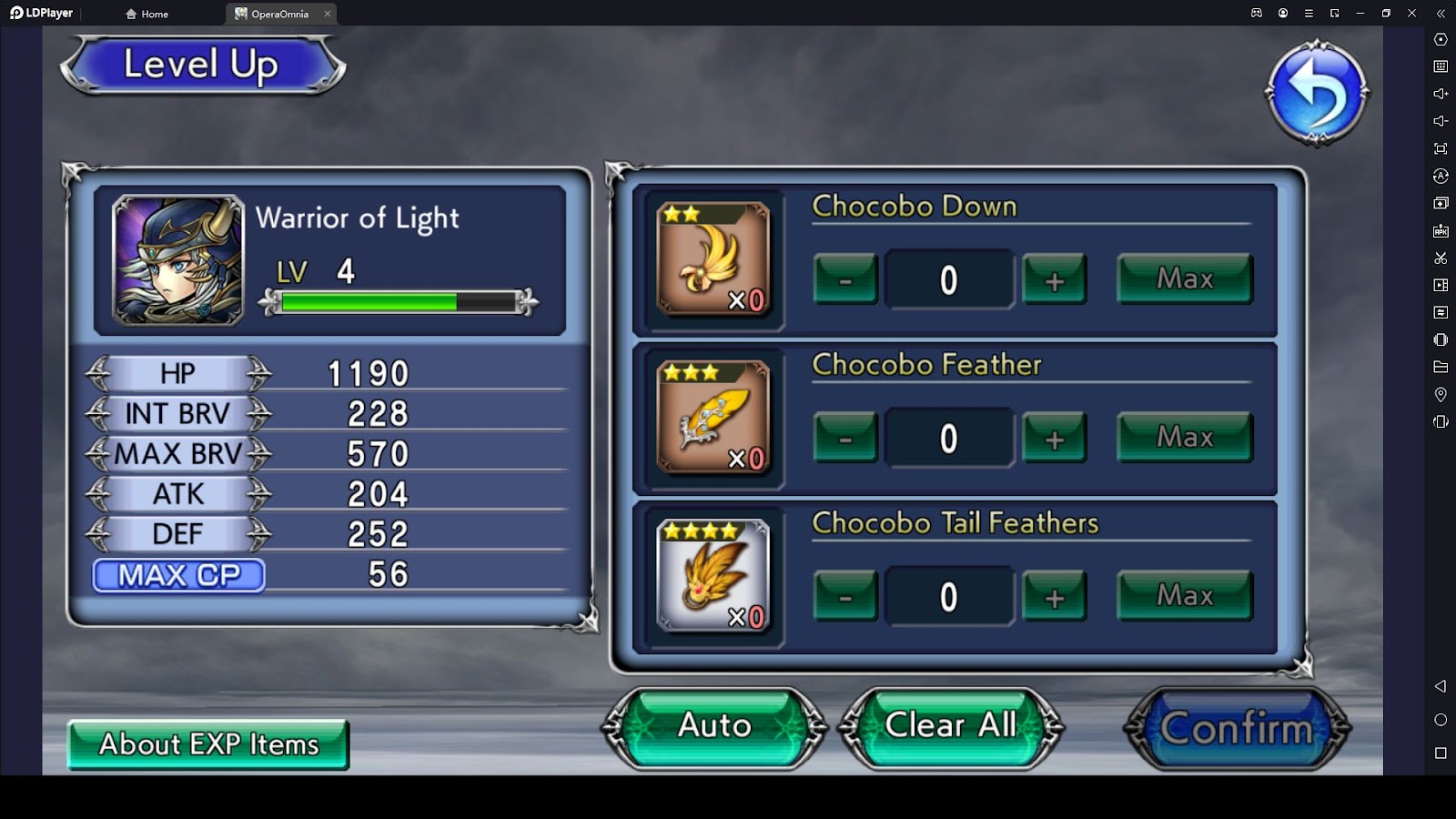Image resolution: width=1456 pixels, height=819 pixels.
Task: Tap the Warrior of Light portrait
Action: (178, 260)
